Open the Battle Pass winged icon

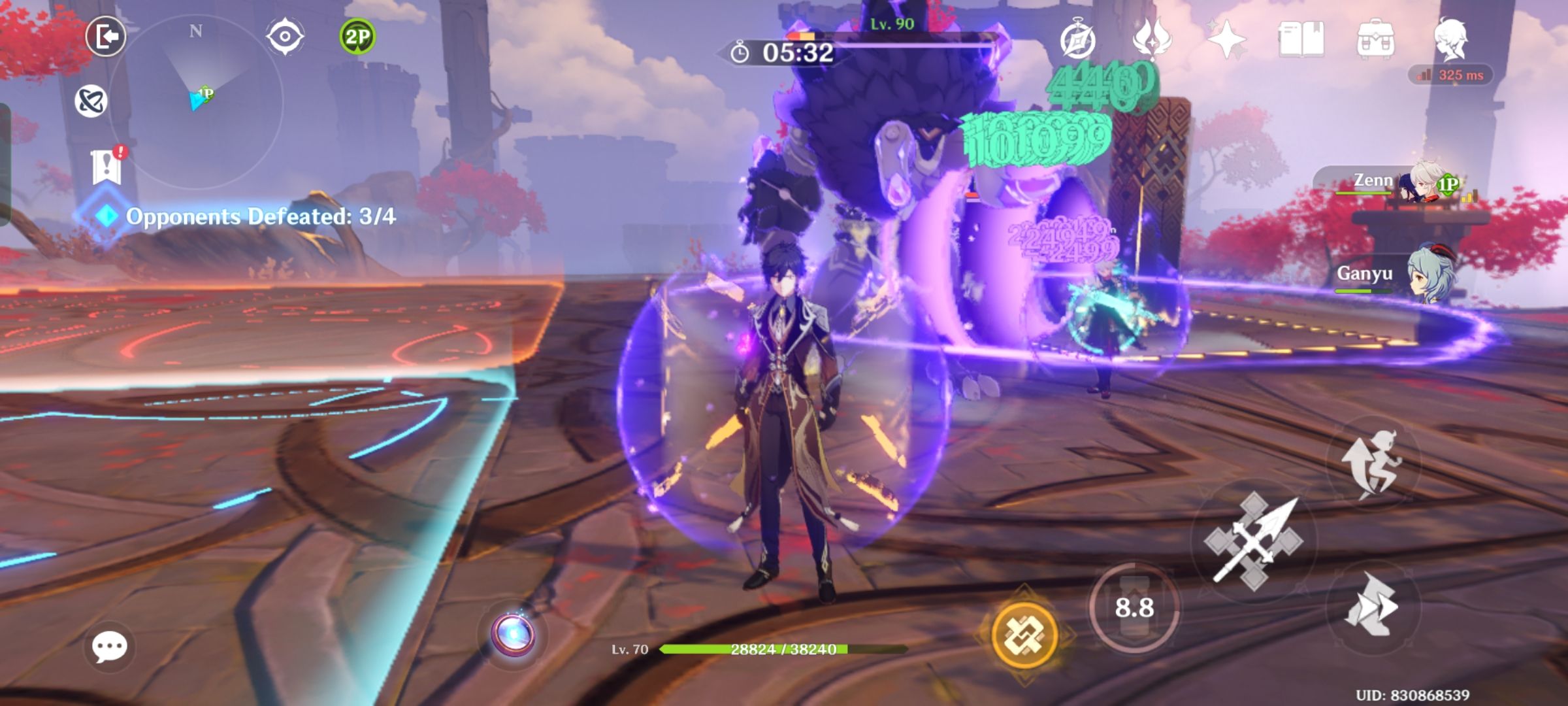point(1152,41)
